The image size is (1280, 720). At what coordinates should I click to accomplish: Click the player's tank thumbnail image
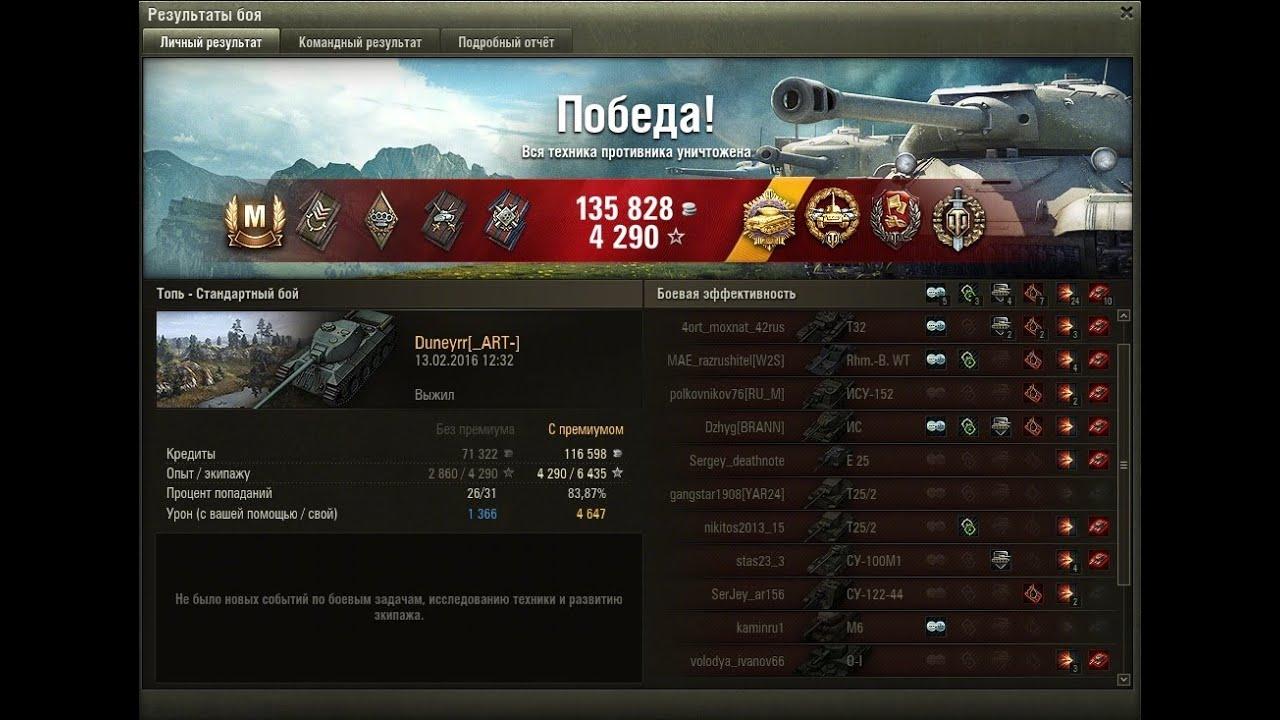coord(277,360)
